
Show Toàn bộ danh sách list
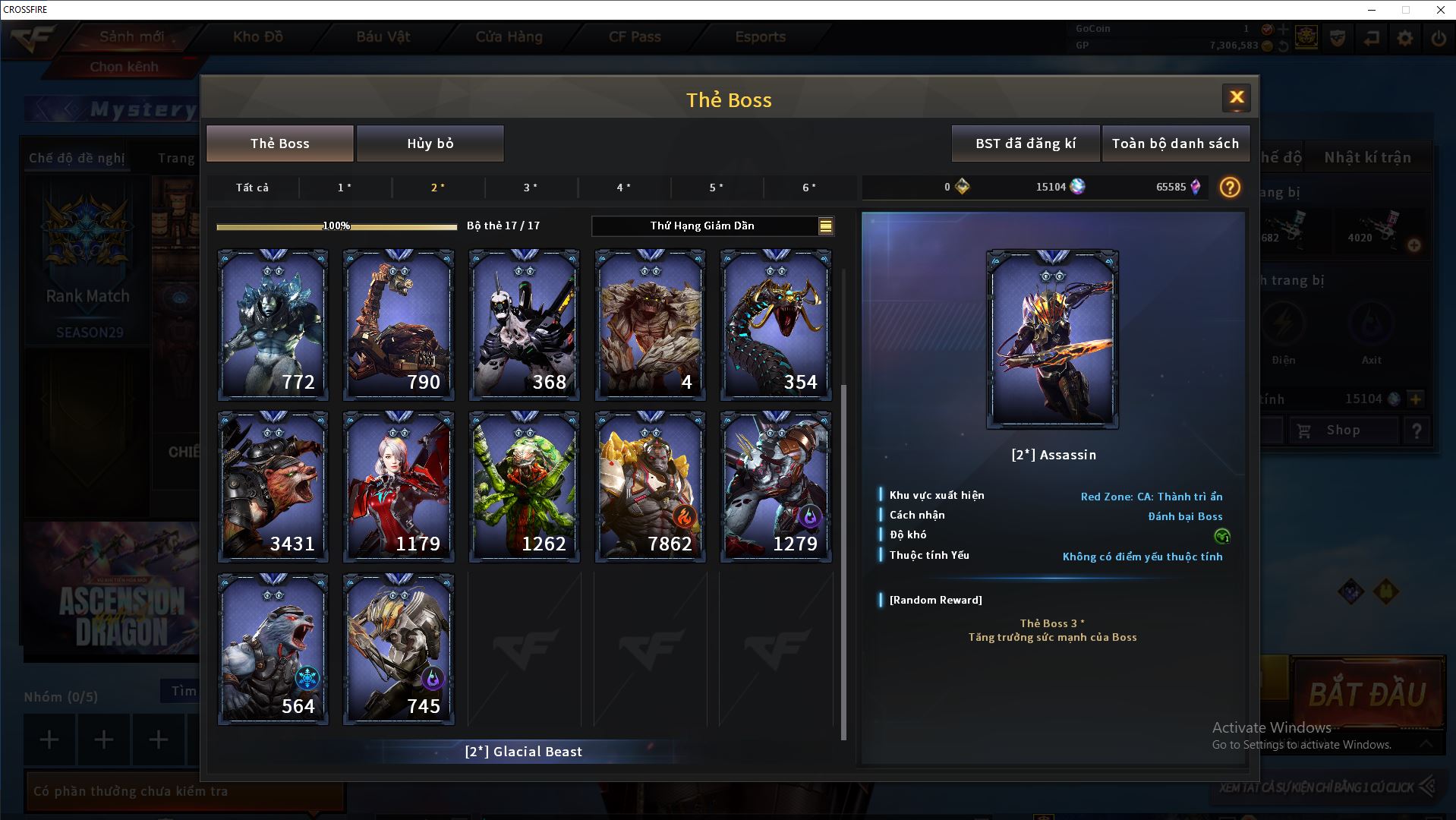(1174, 143)
